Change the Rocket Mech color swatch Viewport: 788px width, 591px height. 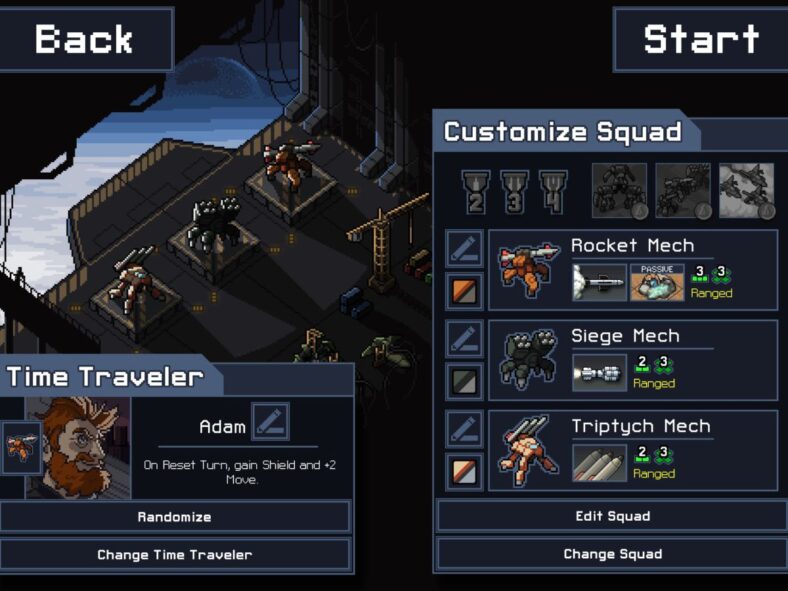464,291
